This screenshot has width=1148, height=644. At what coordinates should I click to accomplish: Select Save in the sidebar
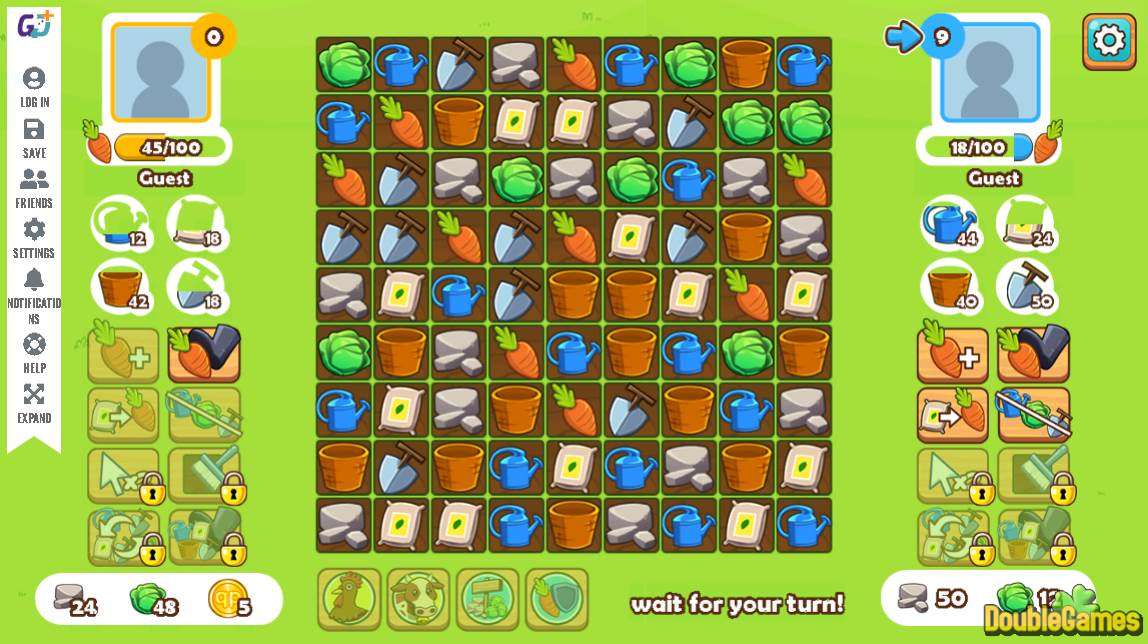(x=34, y=138)
